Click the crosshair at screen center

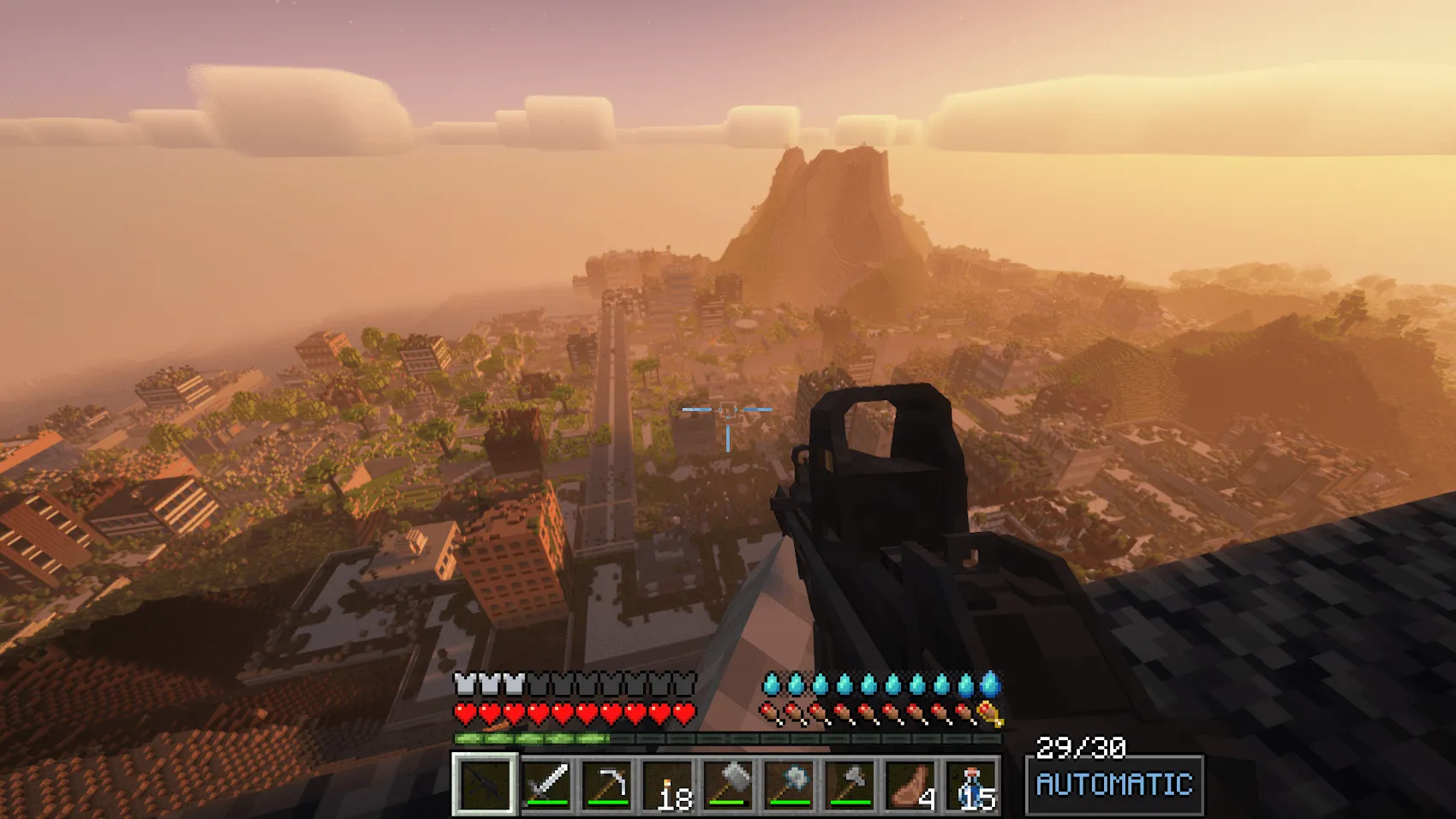click(x=727, y=410)
